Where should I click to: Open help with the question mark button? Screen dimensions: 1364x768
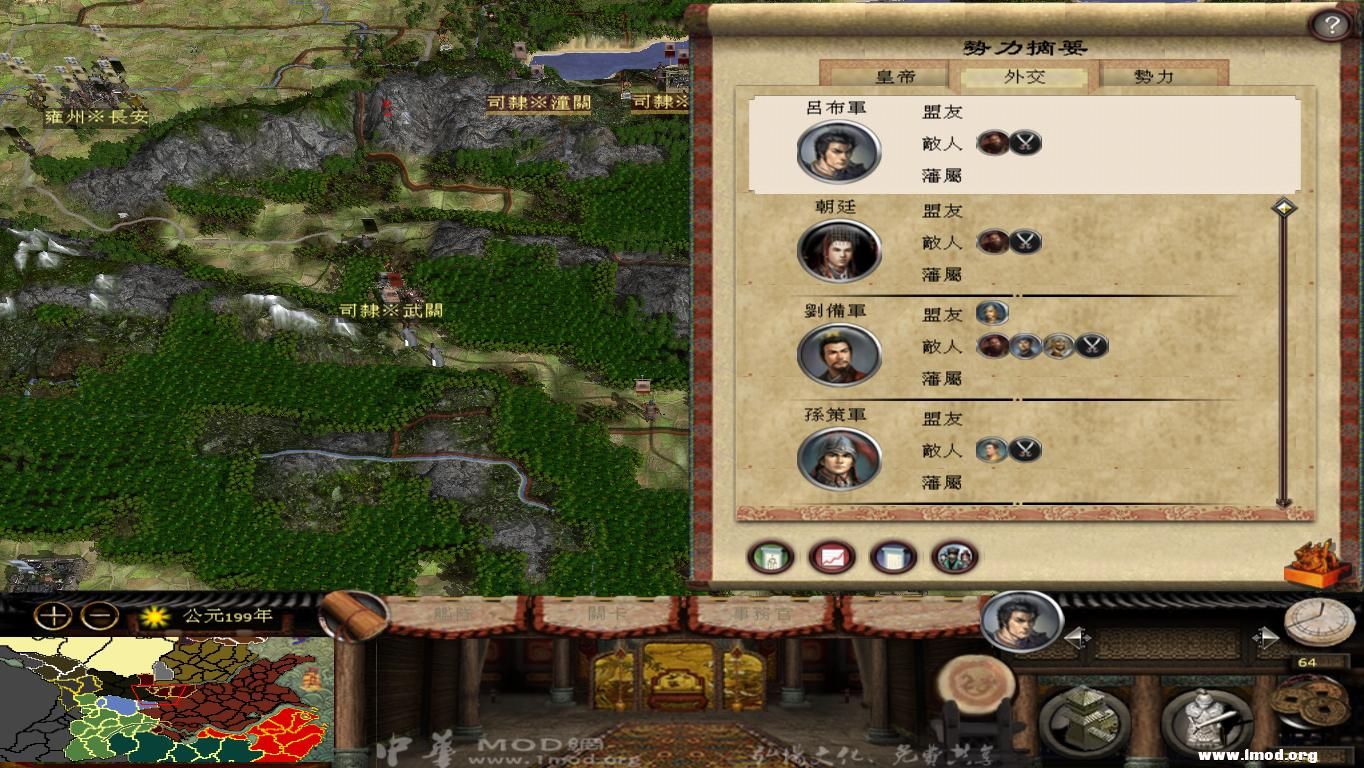point(1331,23)
